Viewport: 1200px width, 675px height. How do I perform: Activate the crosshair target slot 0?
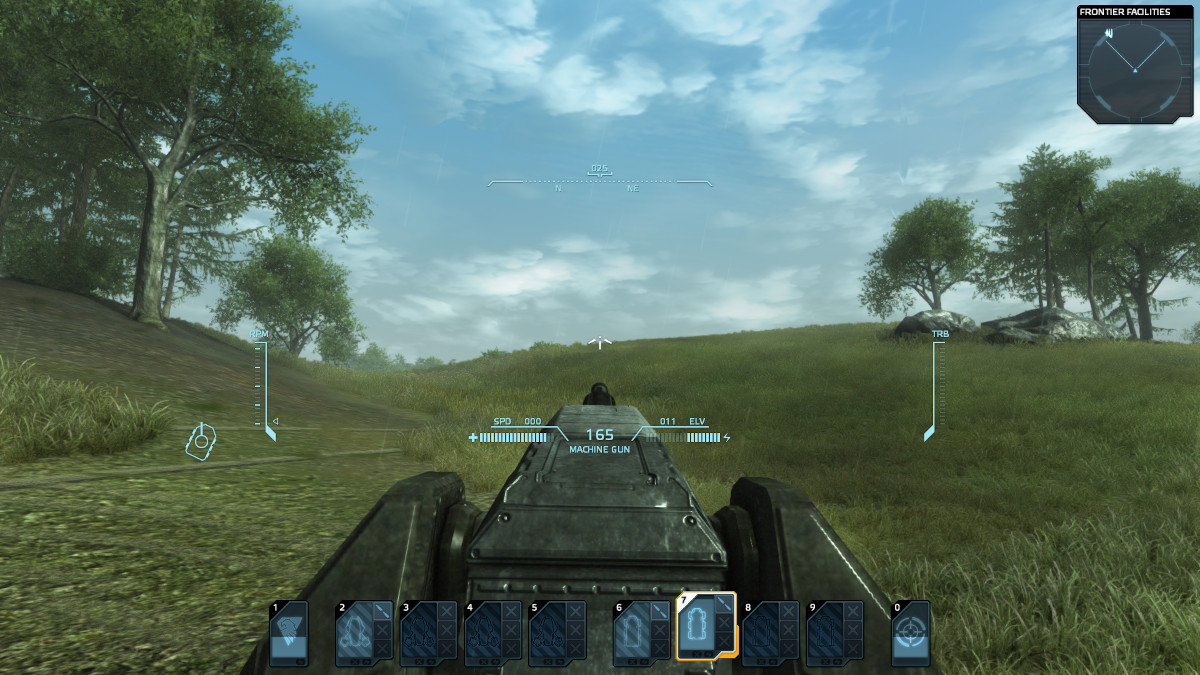[x=911, y=633]
